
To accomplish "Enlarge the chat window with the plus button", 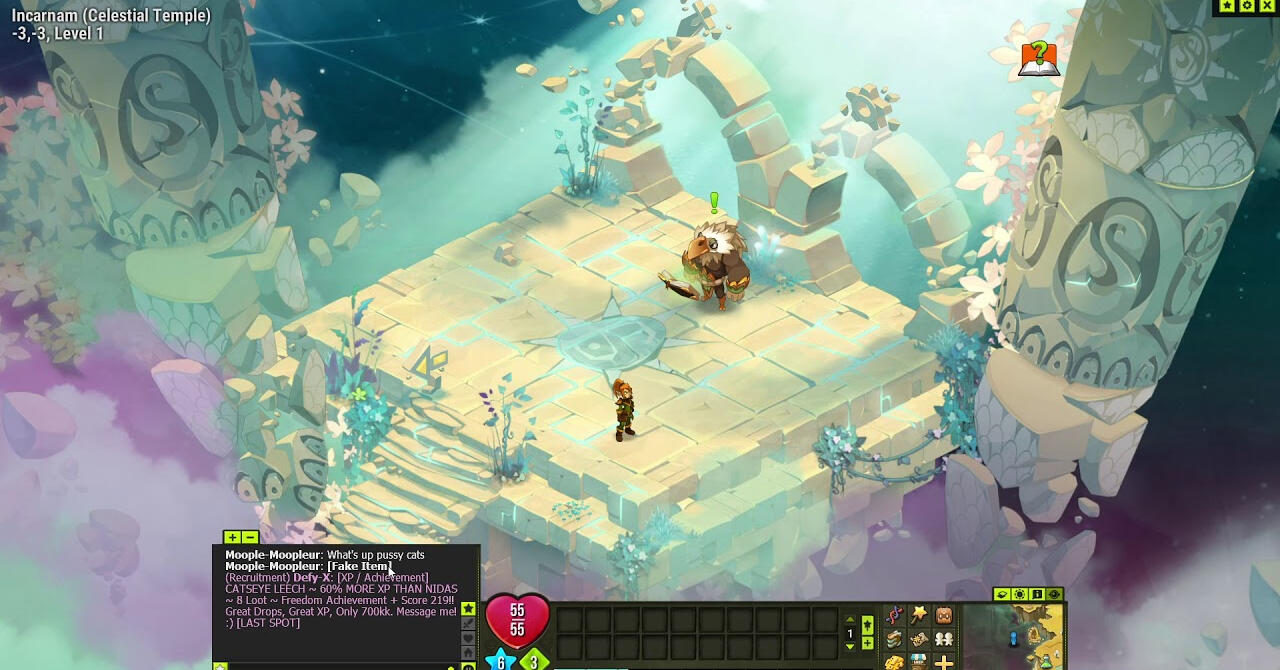I will click(x=232, y=537).
